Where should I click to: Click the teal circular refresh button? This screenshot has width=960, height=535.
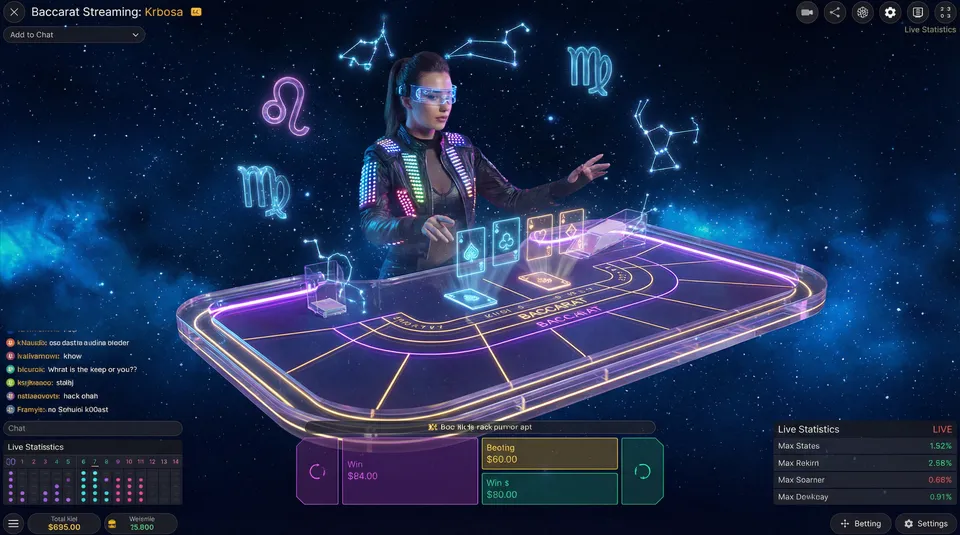642,471
